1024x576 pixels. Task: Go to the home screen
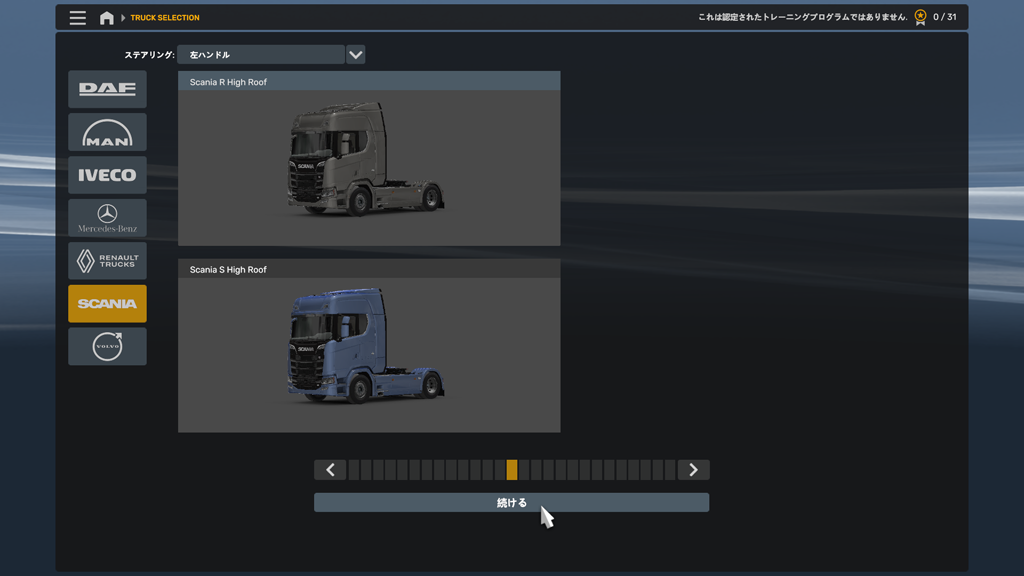[x=107, y=18]
